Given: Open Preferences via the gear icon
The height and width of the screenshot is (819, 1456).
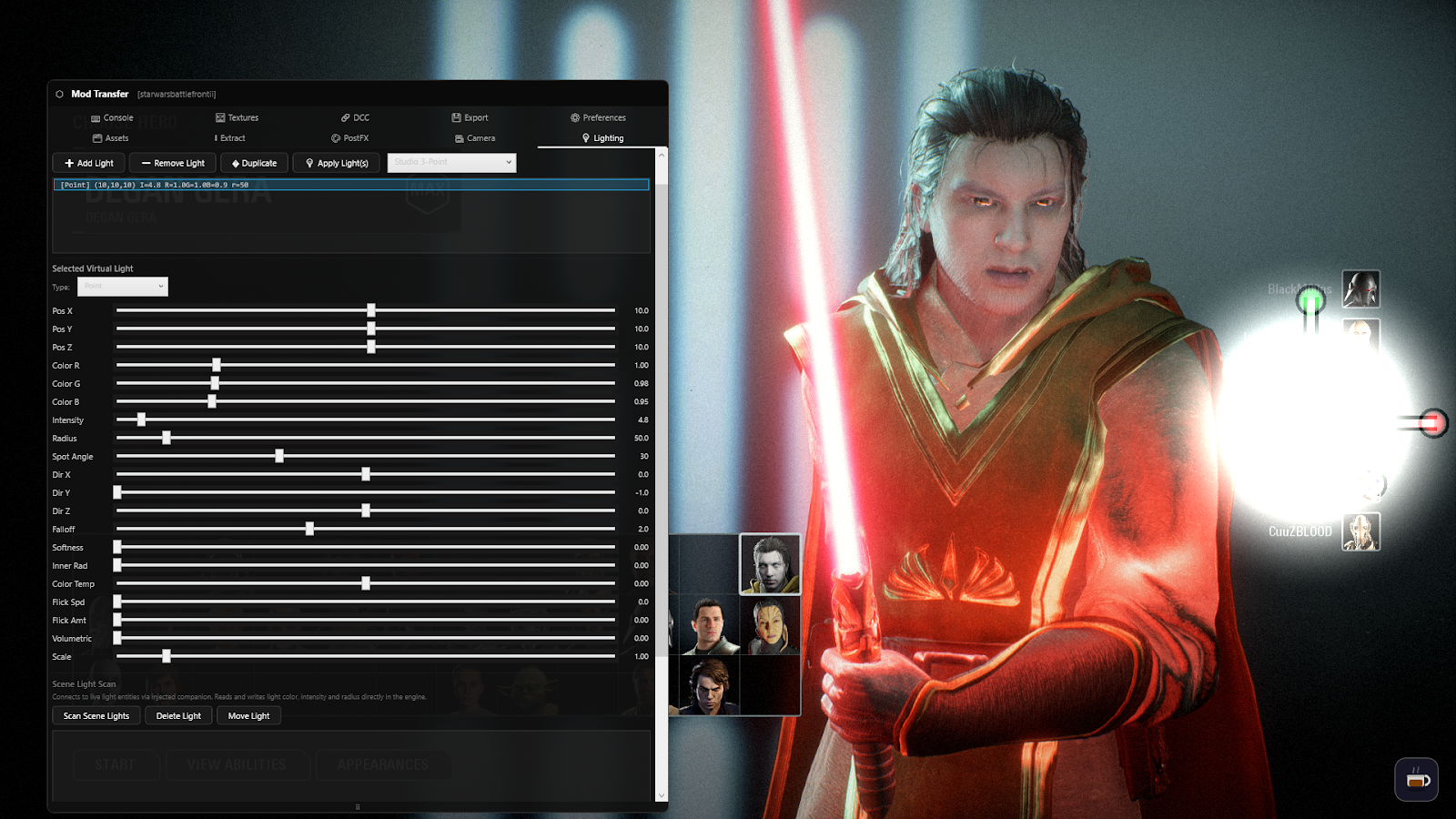Looking at the screenshot, I should point(574,117).
